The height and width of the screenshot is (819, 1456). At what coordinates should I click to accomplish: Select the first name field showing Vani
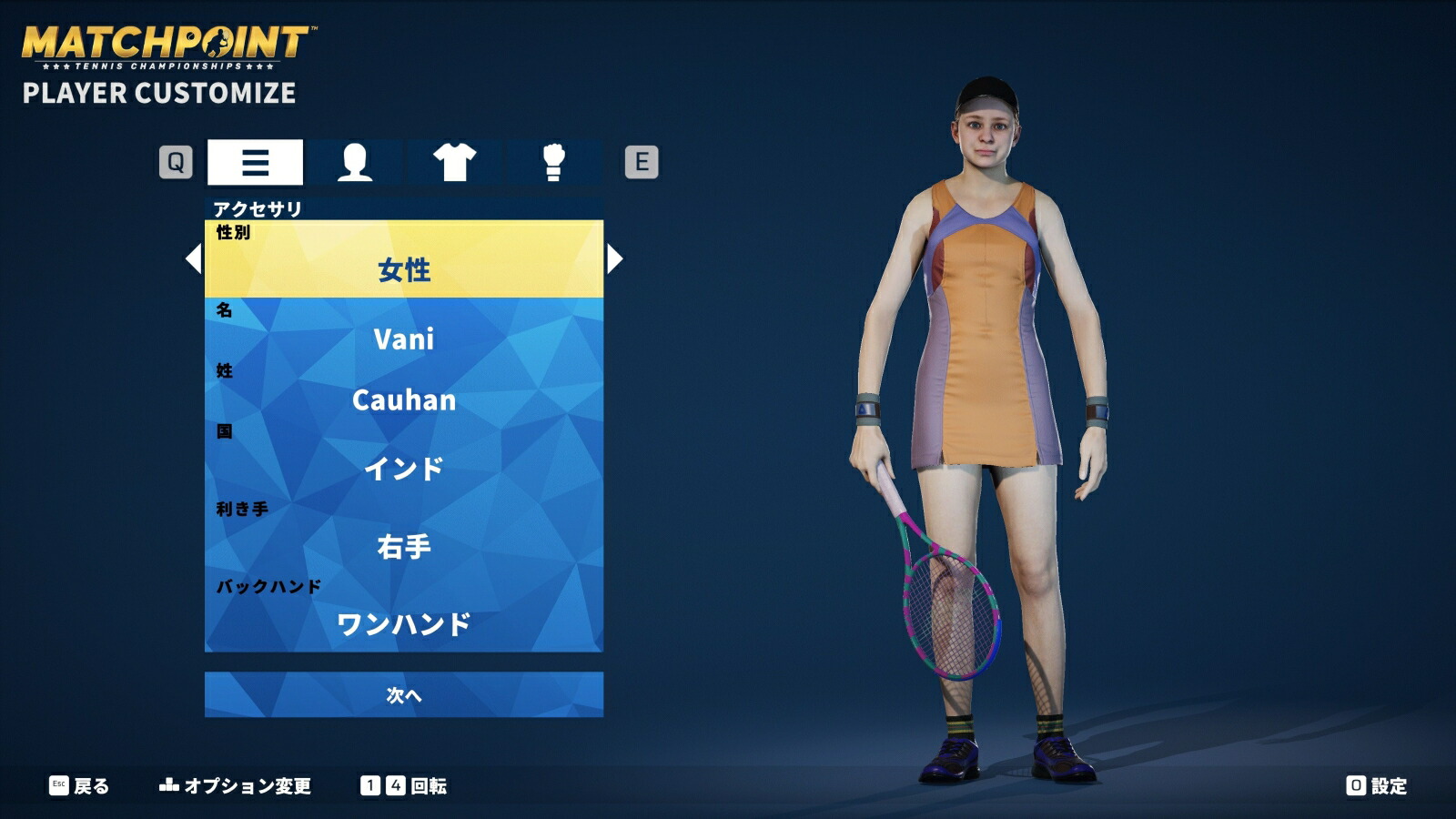click(x=404, y=339)
